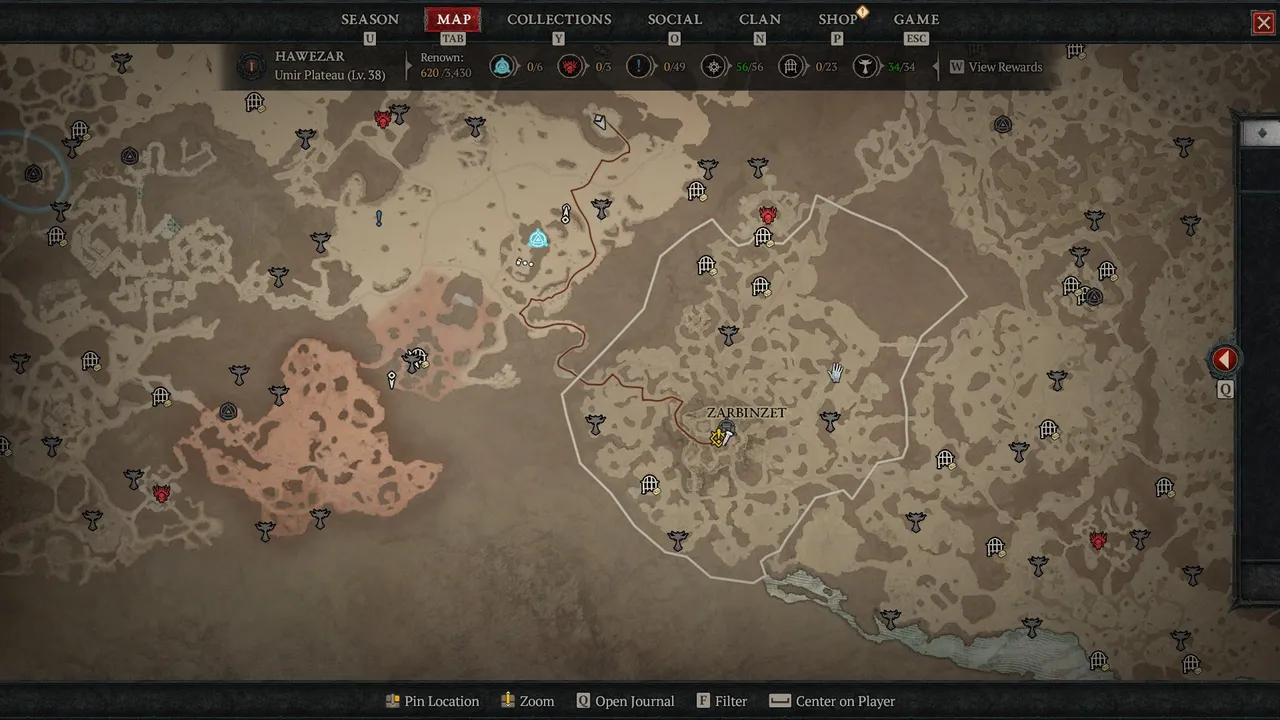The height and width of the screenshot is (720, 1280).
Task: Open the Game menu tab
Action: [x=916, y=19]
